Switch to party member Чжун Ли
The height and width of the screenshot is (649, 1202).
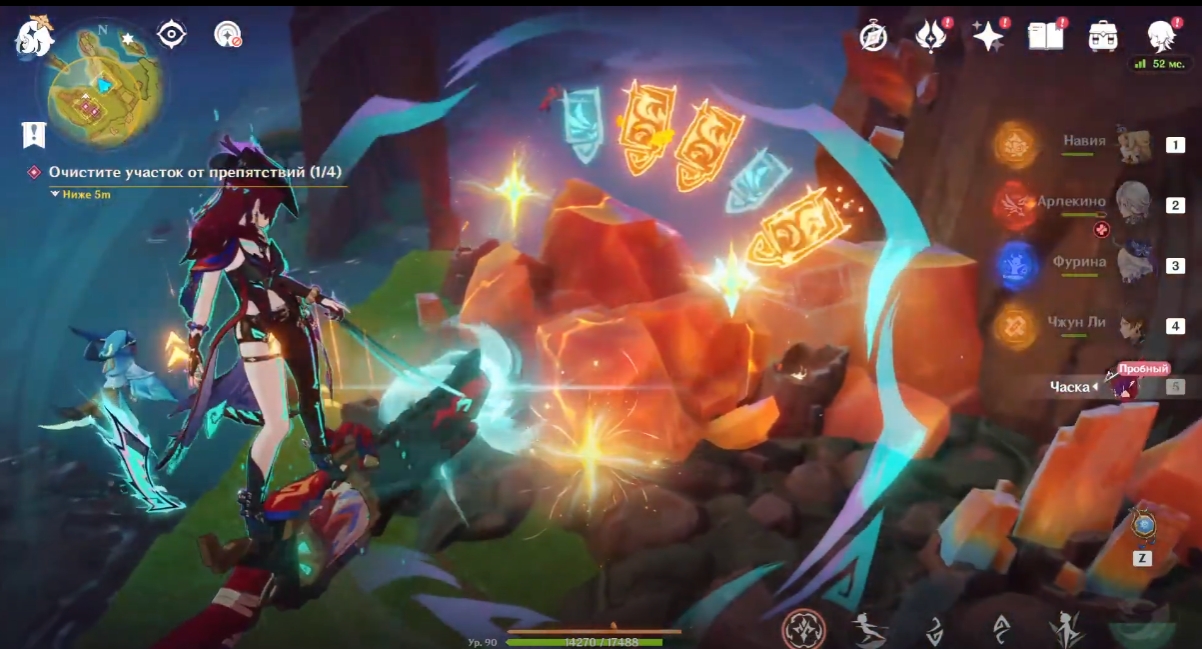pyautogui.click(x=1134, y=326)
